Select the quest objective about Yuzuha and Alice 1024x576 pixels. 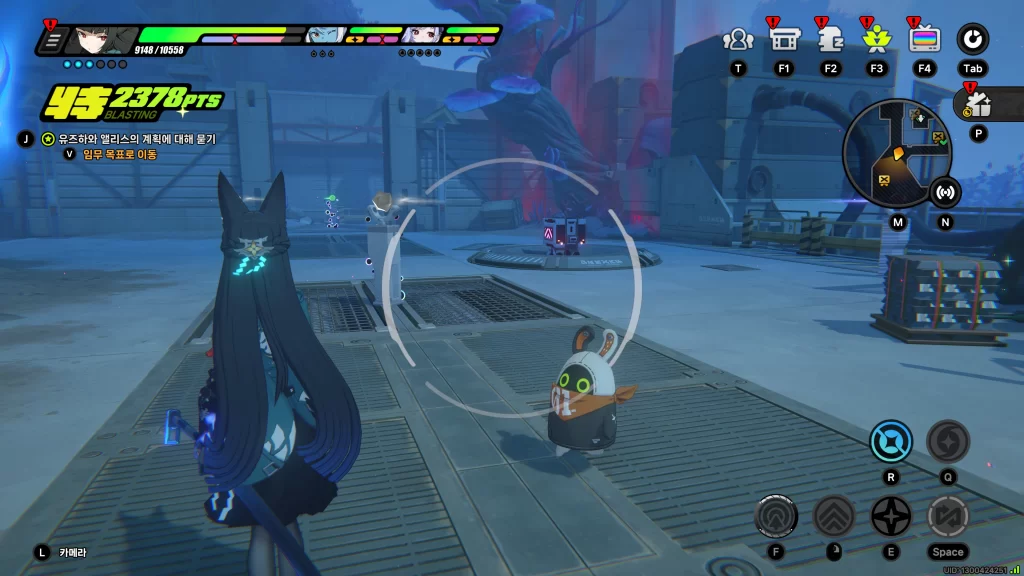click(128, 139)
